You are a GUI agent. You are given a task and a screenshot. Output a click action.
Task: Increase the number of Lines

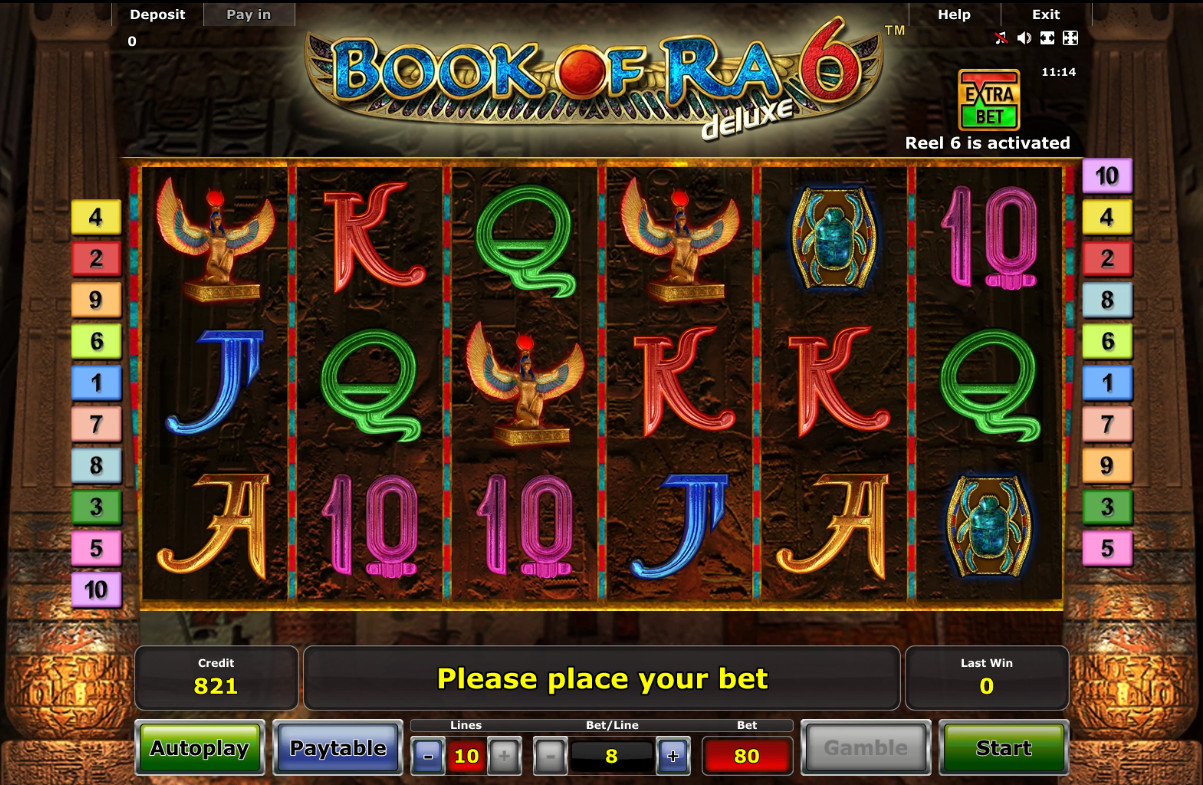504,756
